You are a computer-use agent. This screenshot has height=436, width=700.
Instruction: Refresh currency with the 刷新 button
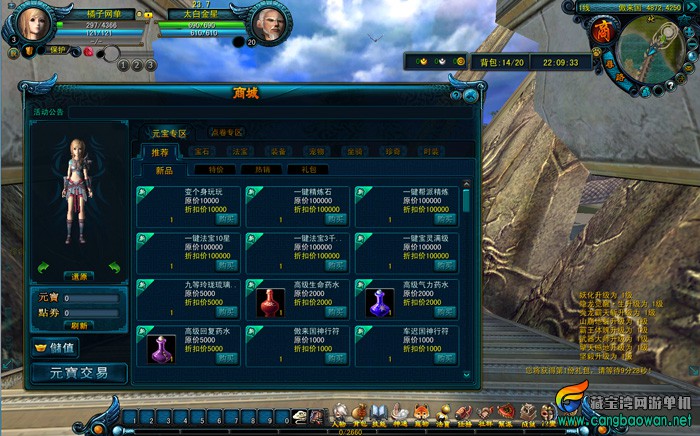tap(80, 325)
